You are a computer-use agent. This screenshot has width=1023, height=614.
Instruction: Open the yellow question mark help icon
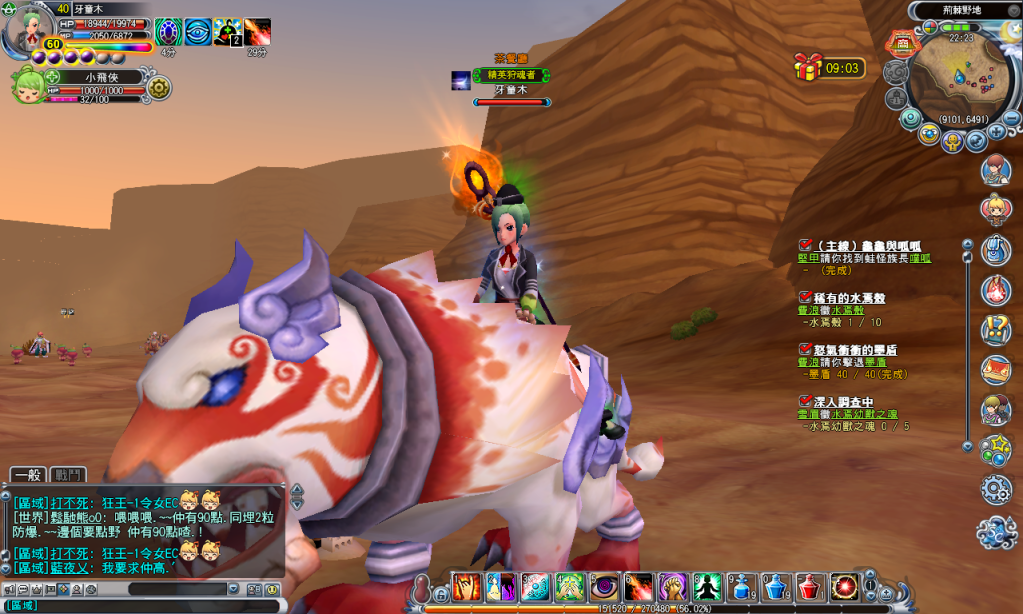click(995, 328)
